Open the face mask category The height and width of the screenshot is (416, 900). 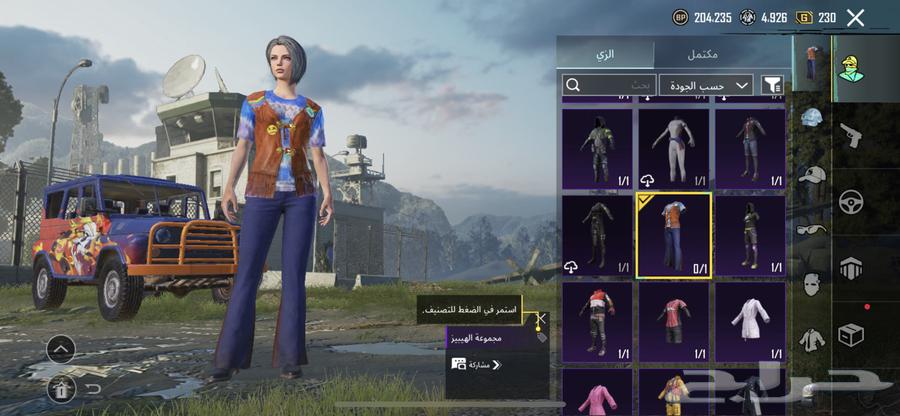coord(811,284)
